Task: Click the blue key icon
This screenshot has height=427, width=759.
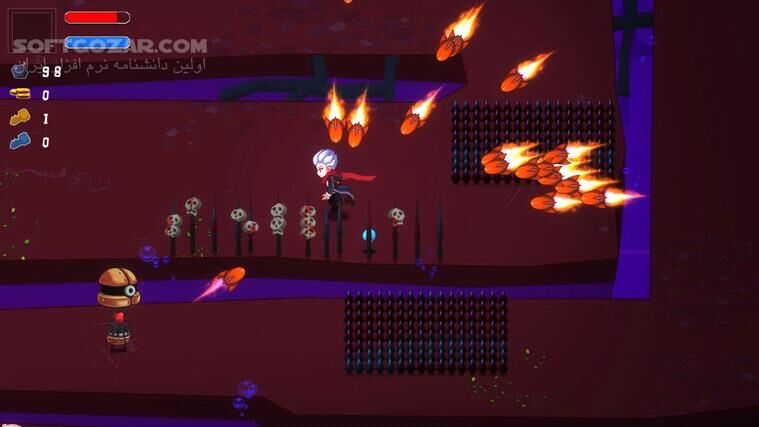Action: point(19,142)
